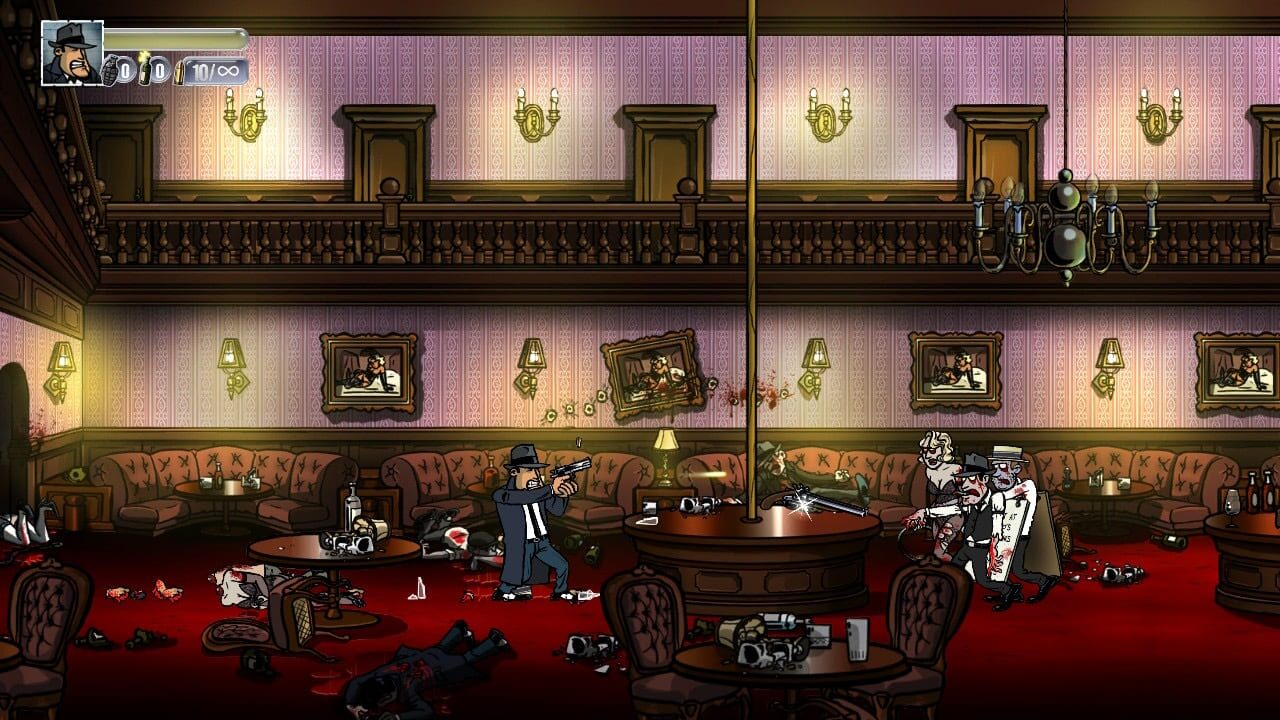
Task: Select the molotov cocktail icon
Action: pos(145,70)
